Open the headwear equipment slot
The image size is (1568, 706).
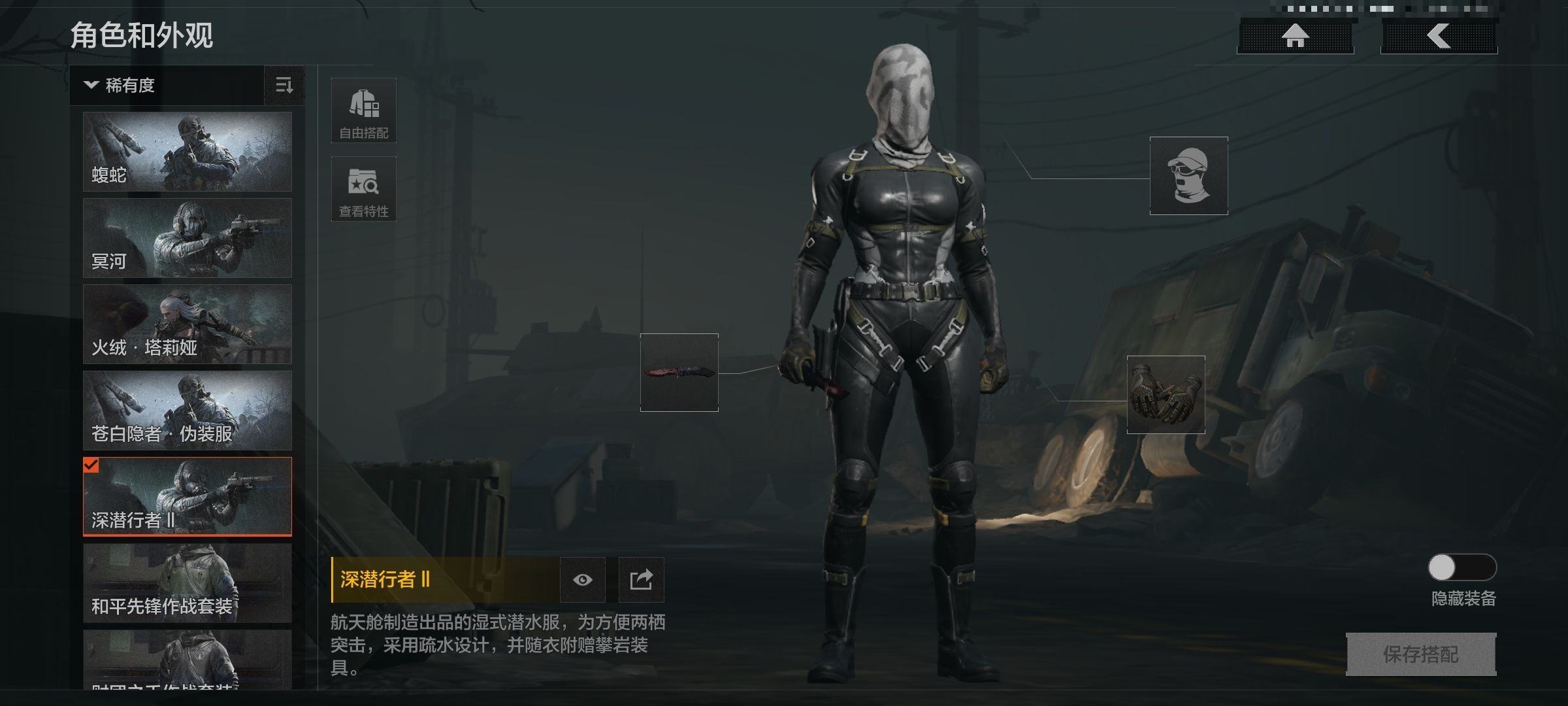[x=1188, y=176]
